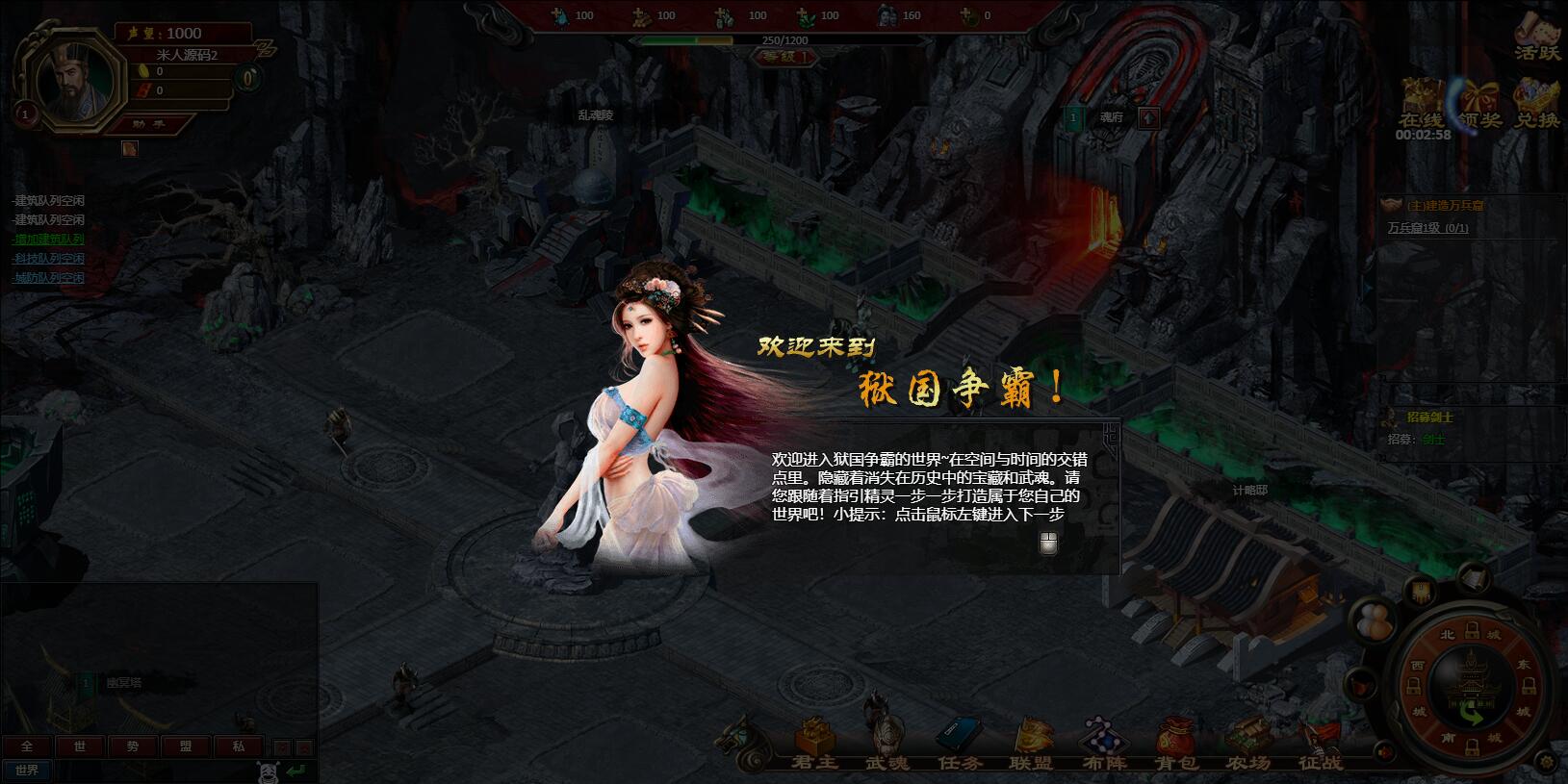Open the 万兵窟1级 quest link
1568x784 pixels.
tap(1427, 228)
